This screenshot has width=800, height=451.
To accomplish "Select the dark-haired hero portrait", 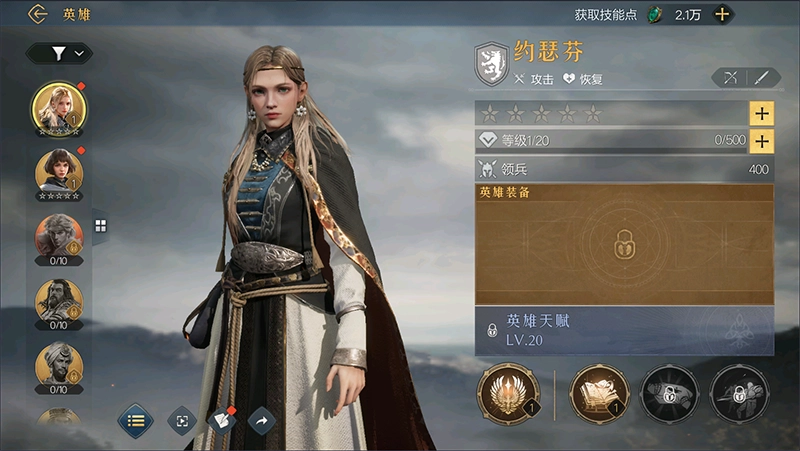I will click(59, 172).
